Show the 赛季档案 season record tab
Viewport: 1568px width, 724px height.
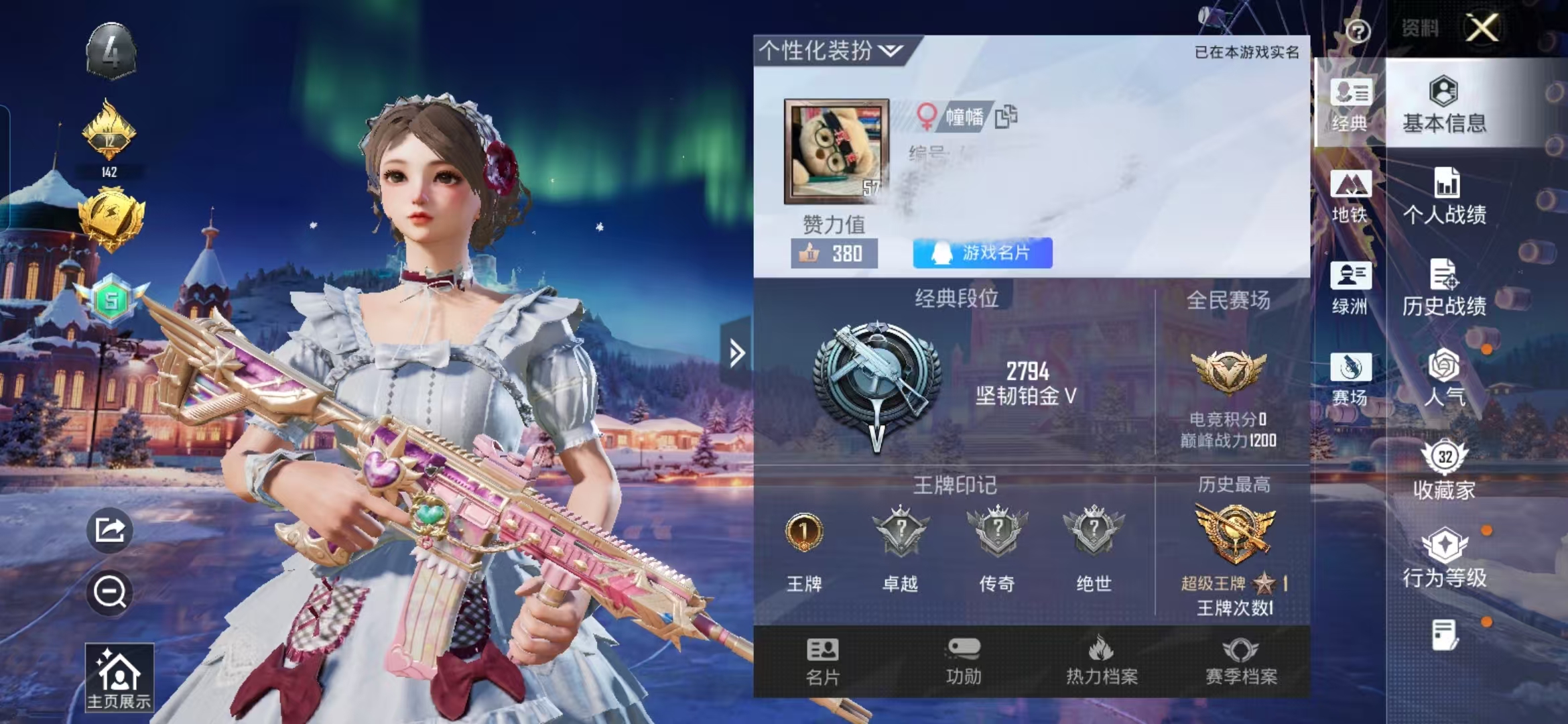coord(1241,662)
